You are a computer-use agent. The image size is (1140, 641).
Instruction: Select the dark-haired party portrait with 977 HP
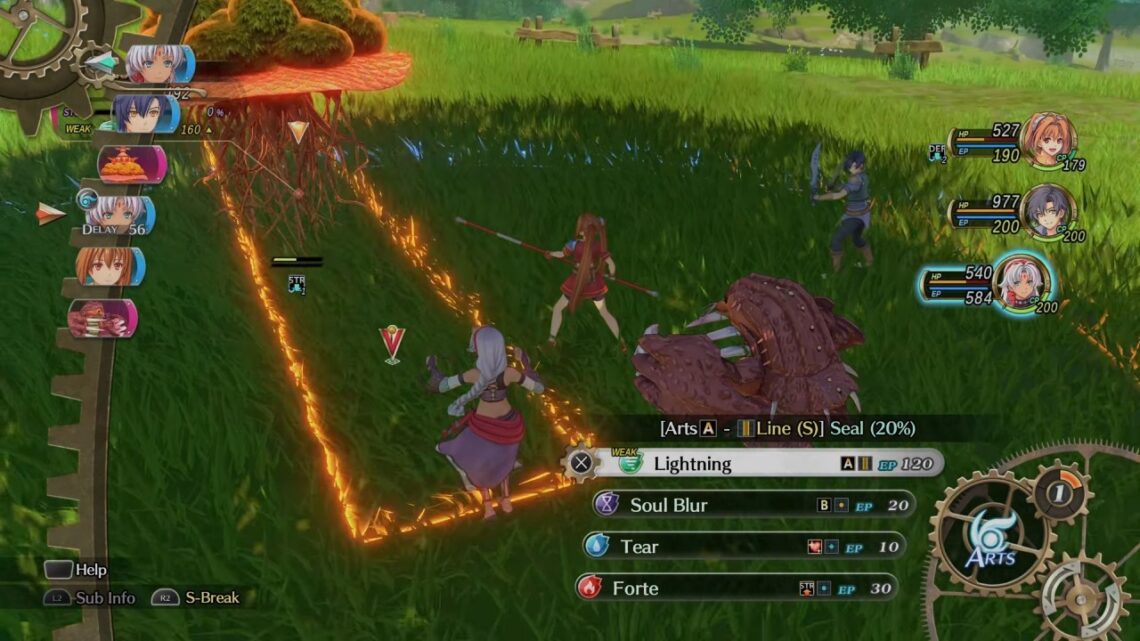pos(1047,211)
